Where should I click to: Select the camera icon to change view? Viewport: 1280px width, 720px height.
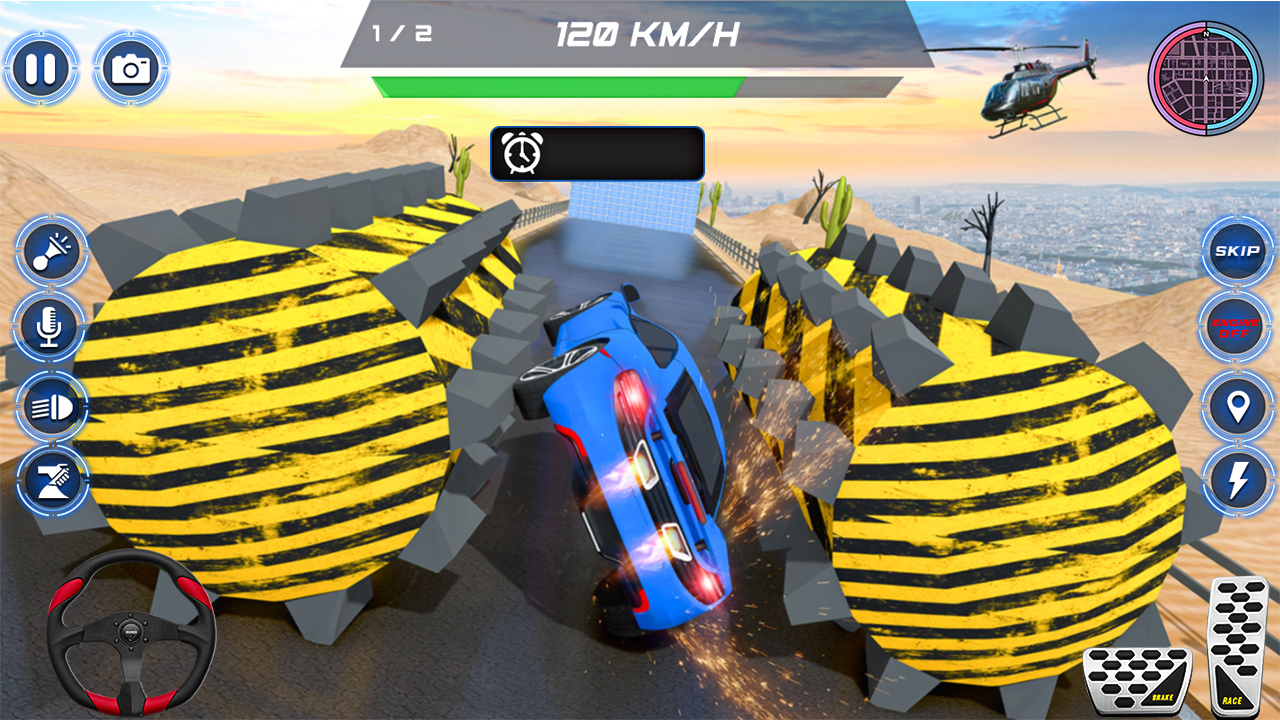pyautogui.click(x=130, y=68)
